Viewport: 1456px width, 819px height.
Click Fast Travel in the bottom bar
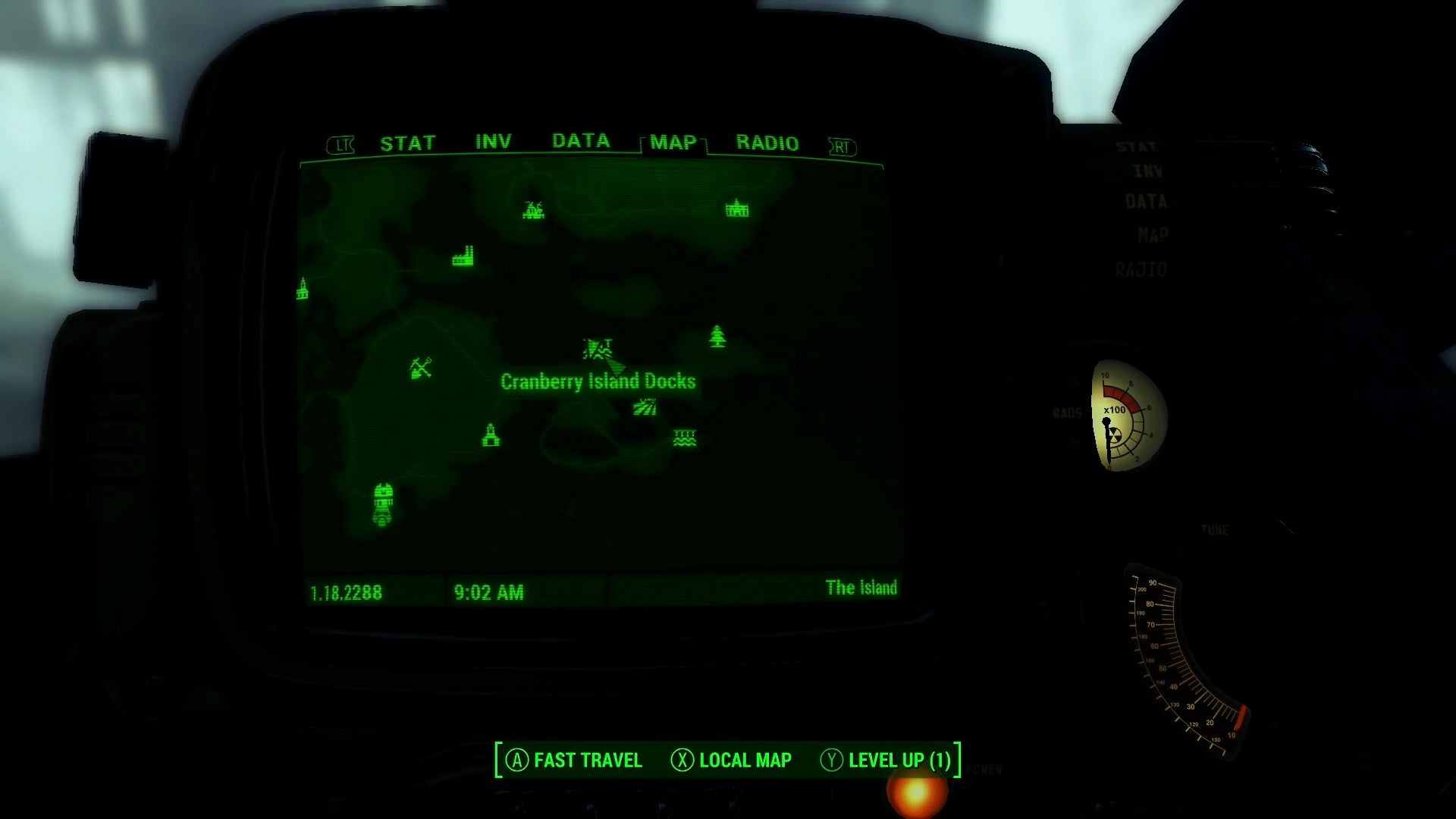coord(578,760)
